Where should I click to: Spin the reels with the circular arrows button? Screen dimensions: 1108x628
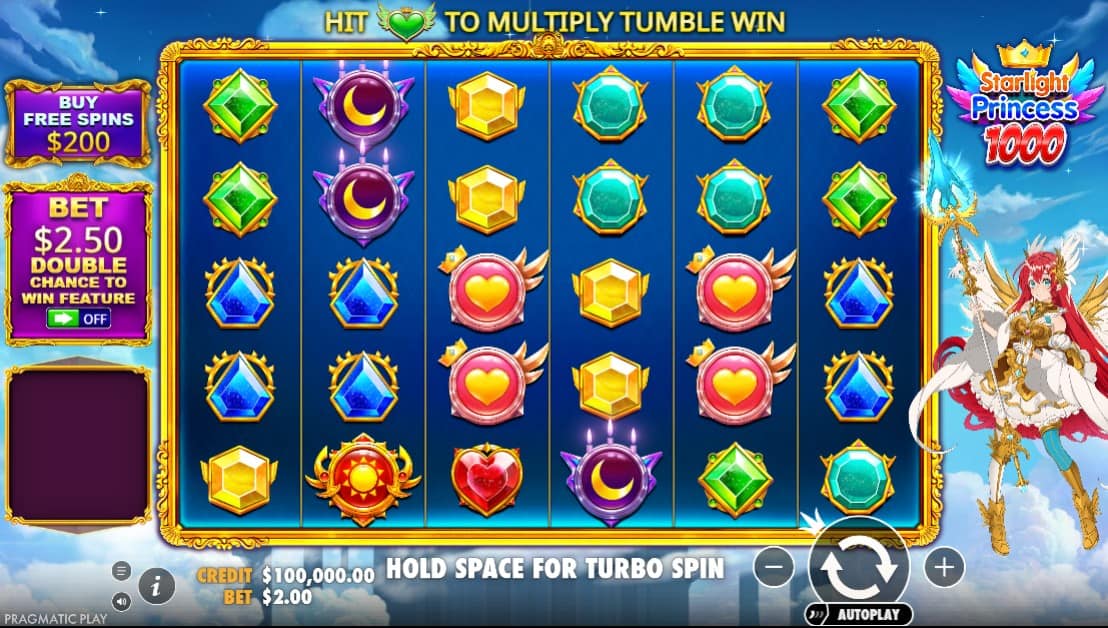click(858, 566)
